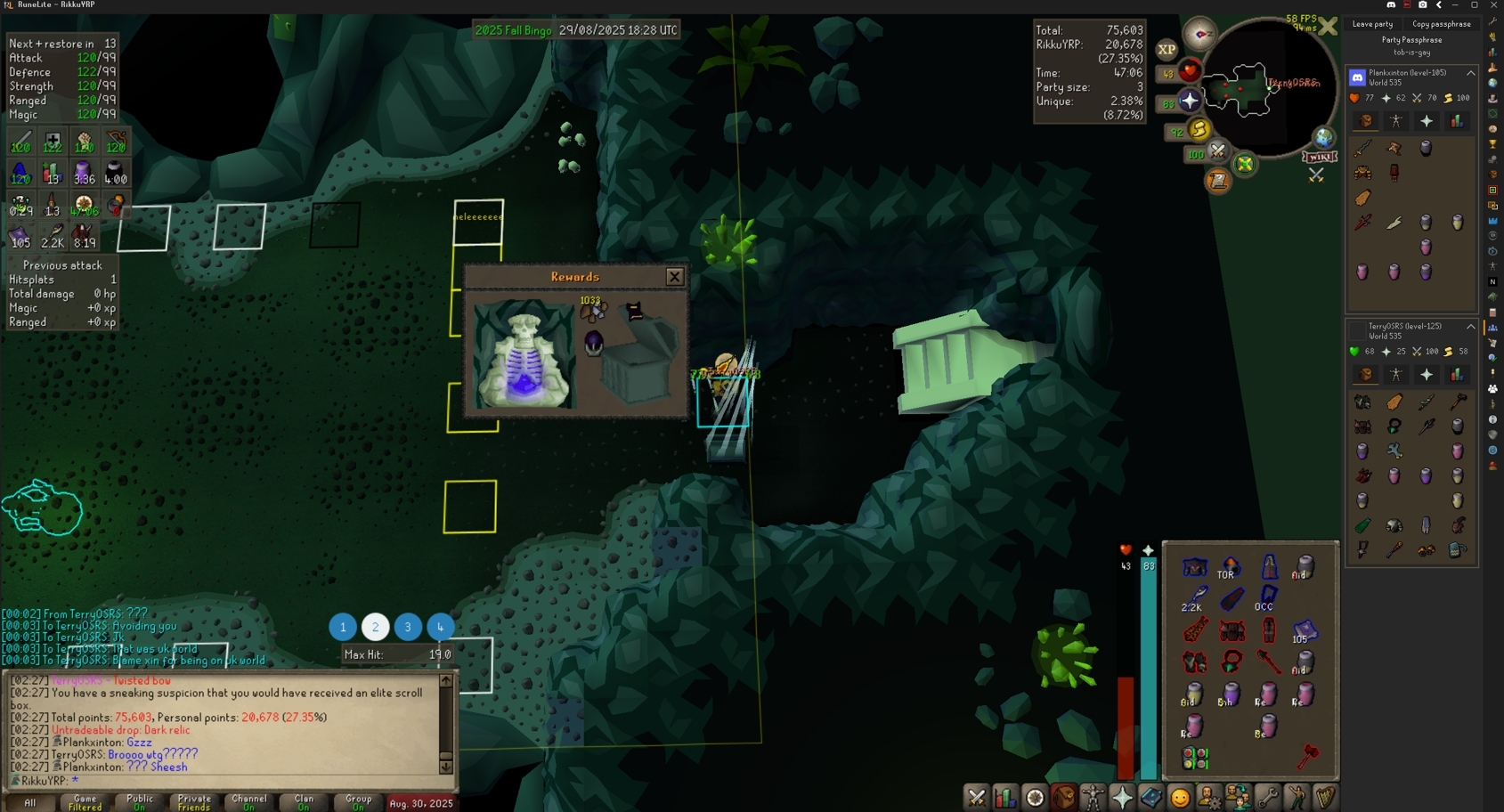Image resolution: width=1504 pixels, height=812 pixels.
Task: Click the red hammer in the inventory
Action: coord(1306,758)
